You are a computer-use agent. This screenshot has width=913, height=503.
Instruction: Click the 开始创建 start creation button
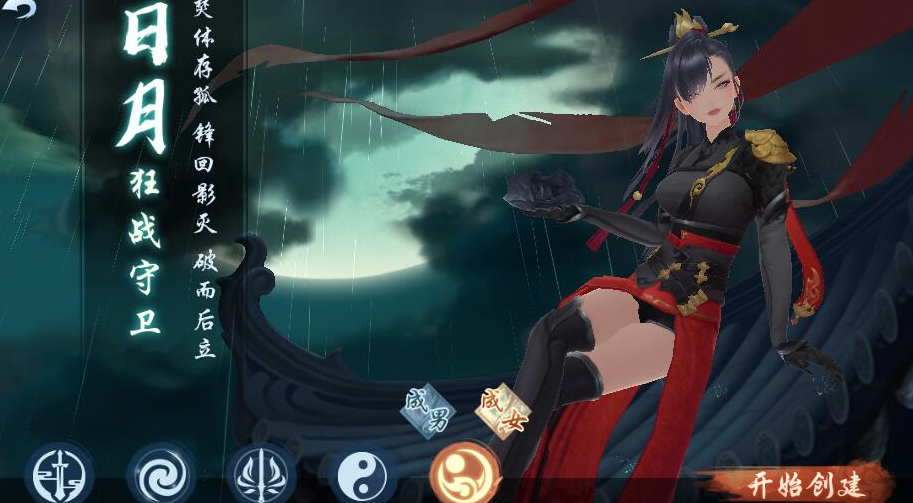(805, 484)
